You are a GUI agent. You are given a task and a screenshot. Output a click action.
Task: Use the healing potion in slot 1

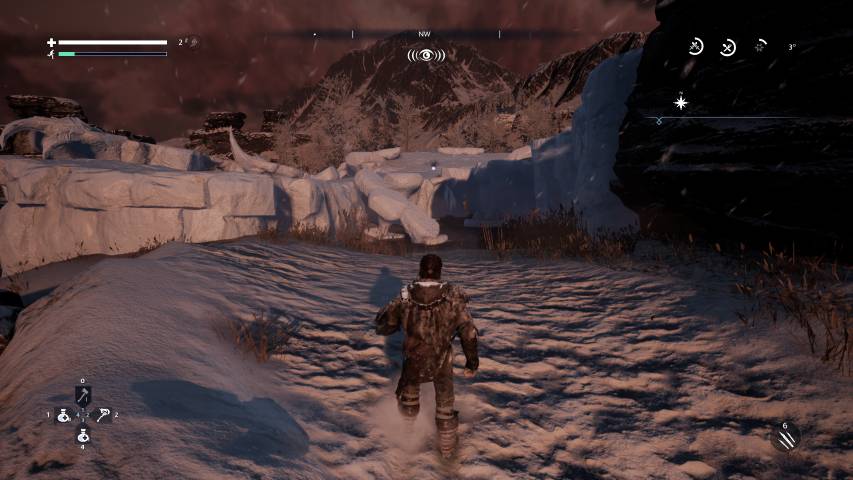click(63, 415)
